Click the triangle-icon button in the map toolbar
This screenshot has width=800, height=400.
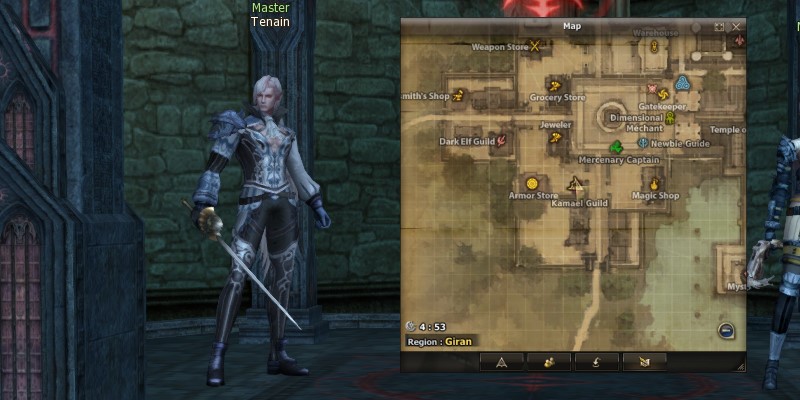501,361
